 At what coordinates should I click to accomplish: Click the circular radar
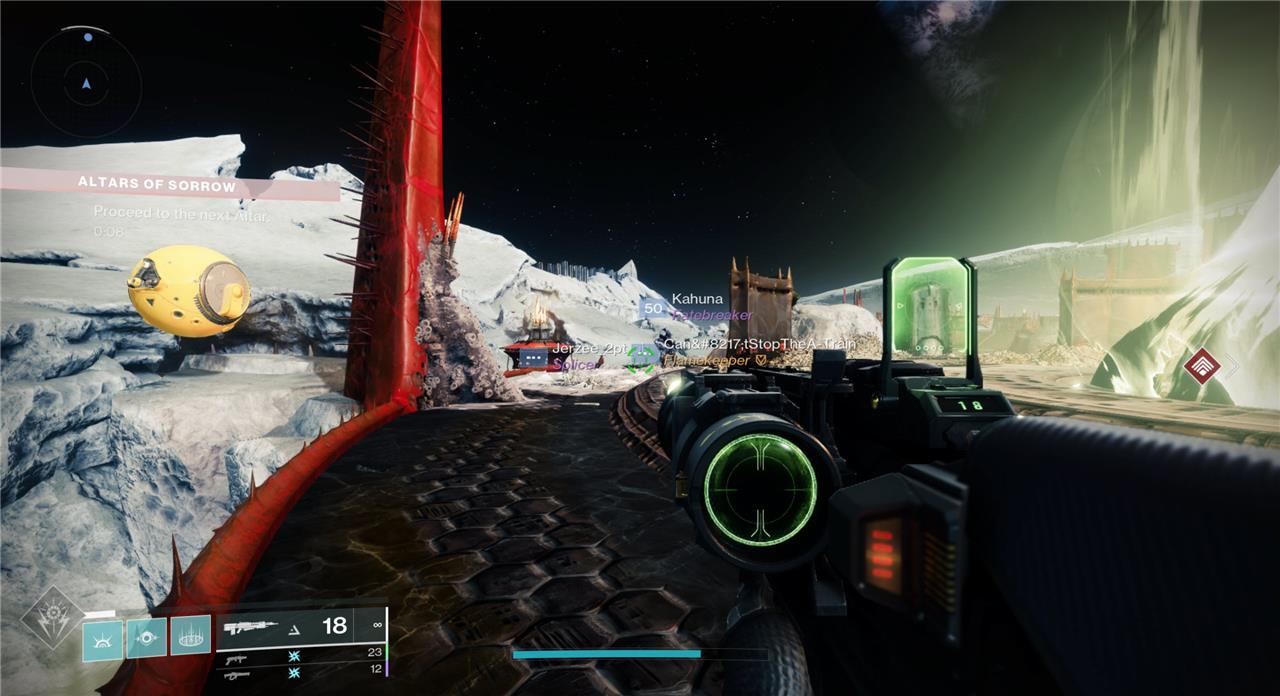point(86,82)
